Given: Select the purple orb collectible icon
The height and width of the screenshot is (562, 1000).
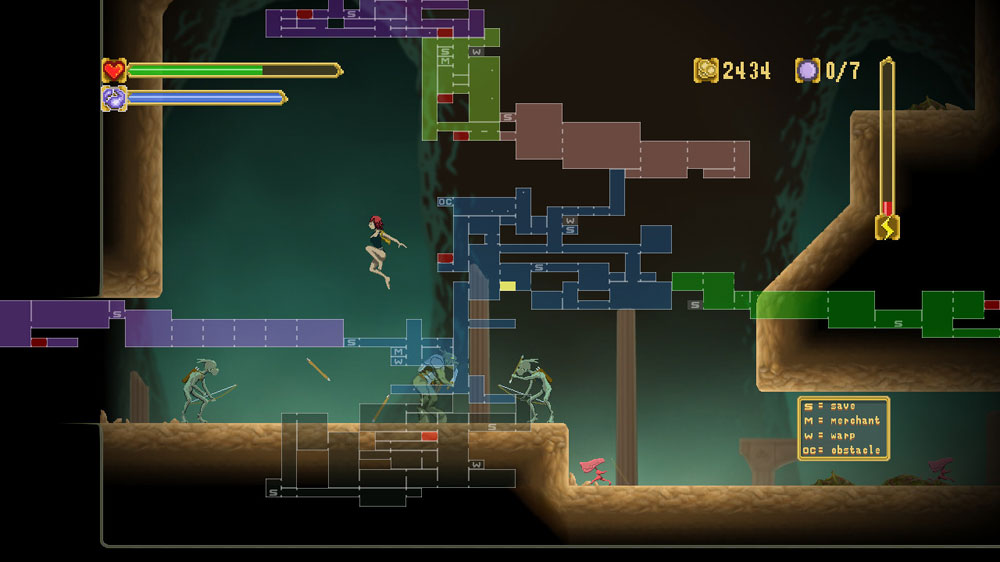Looking at the screenshot, I should pos(807,70).
